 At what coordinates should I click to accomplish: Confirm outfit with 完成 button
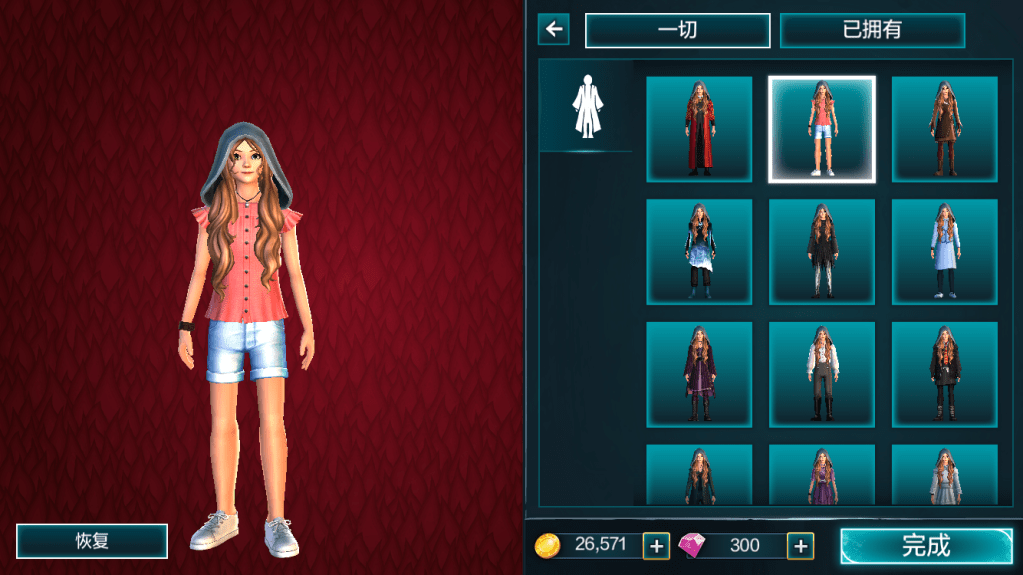tap(926, 546)
